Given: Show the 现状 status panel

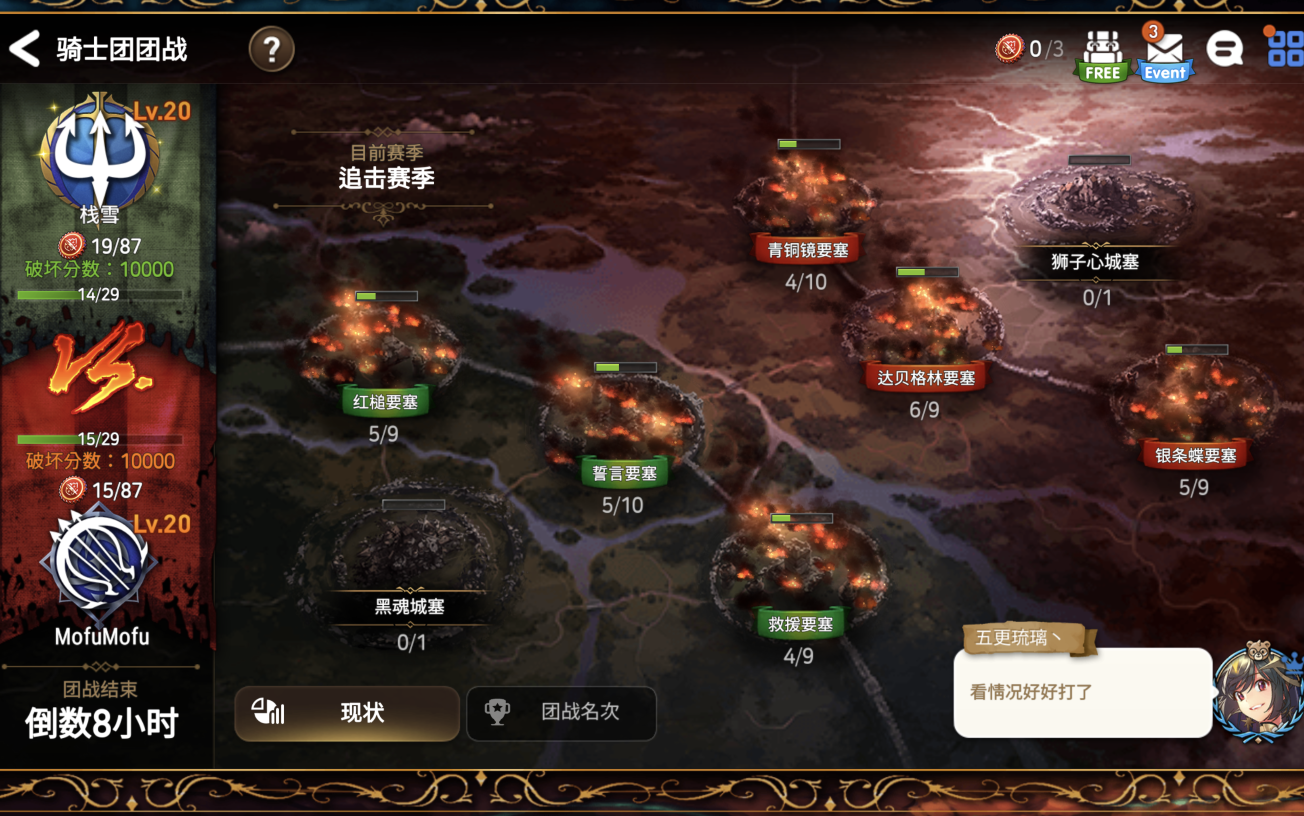Looking at the screenshot, I should pos(347,713).
